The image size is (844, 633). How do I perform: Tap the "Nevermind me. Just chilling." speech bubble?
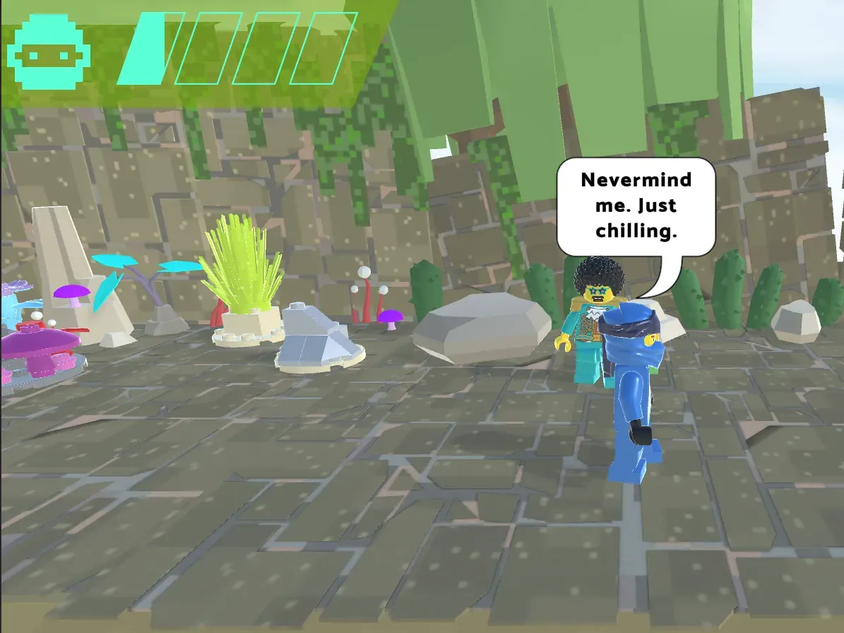pos(635,206)
